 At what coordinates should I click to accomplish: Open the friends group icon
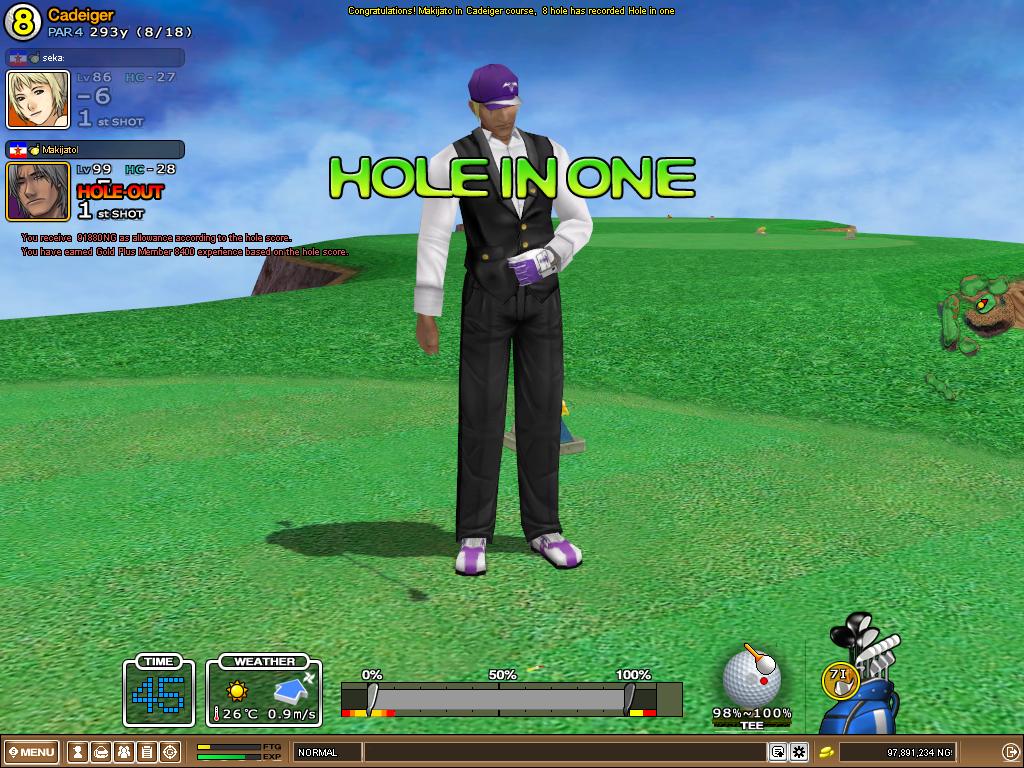click(123, 752)
